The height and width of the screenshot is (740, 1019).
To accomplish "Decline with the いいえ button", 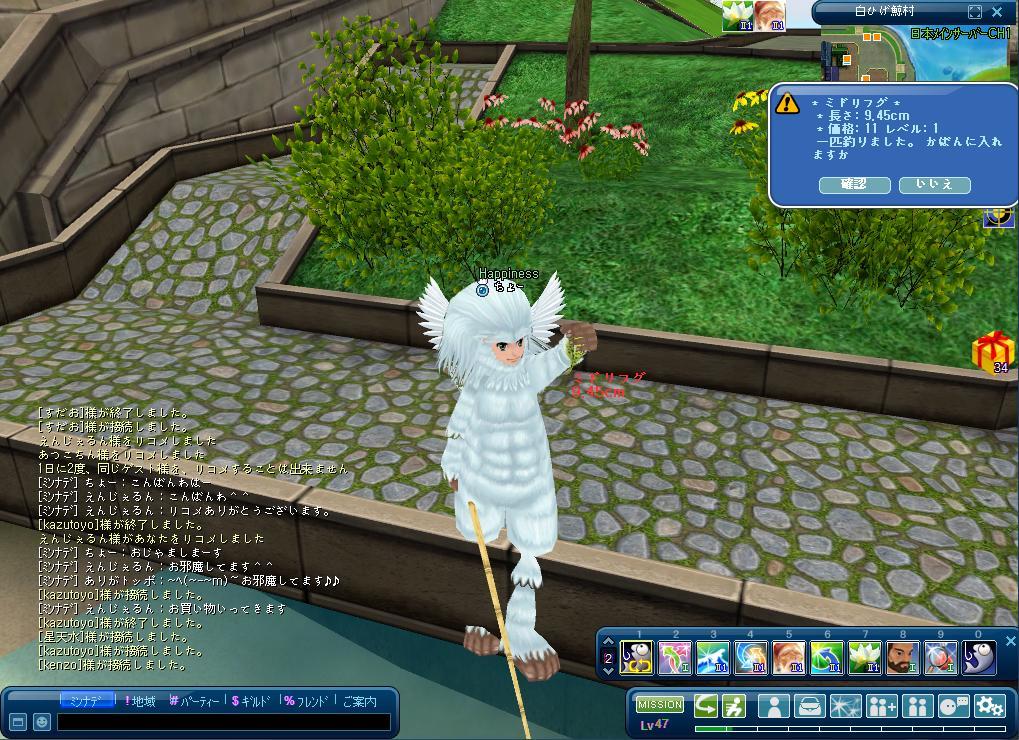I will pos(934,185).
